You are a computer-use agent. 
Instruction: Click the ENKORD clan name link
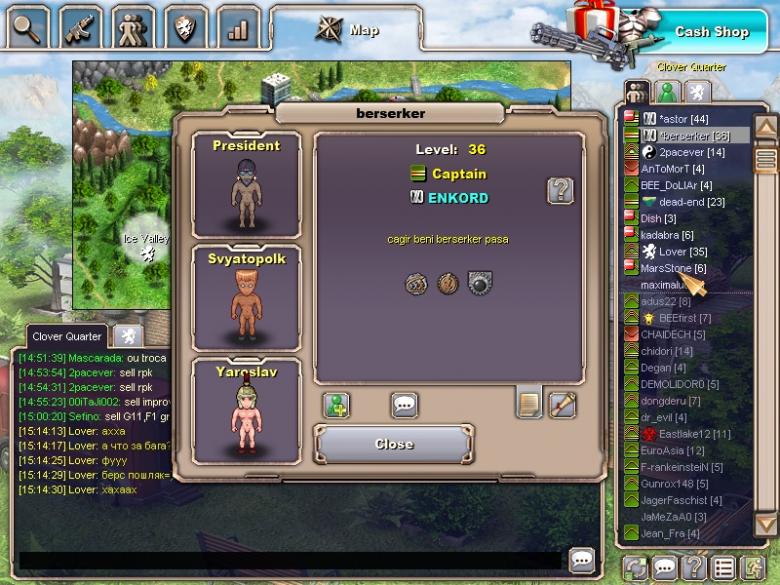pos(457,198)
